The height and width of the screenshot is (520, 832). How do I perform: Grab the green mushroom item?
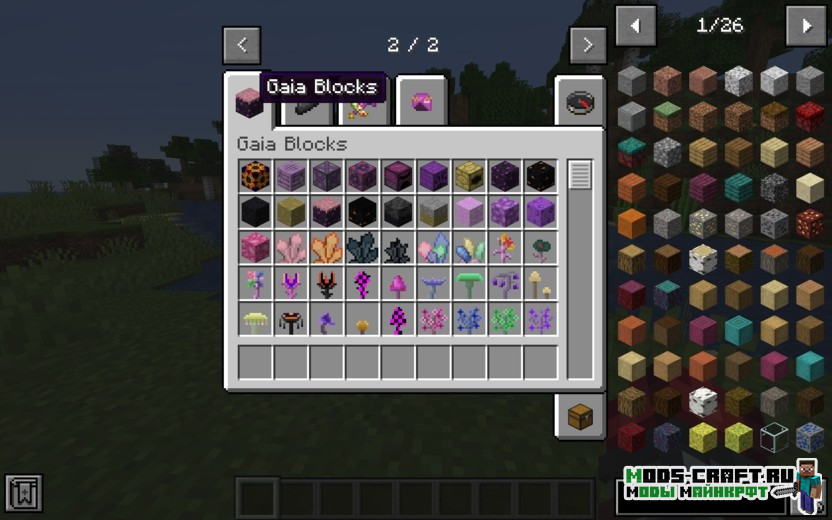click(470, 284)
